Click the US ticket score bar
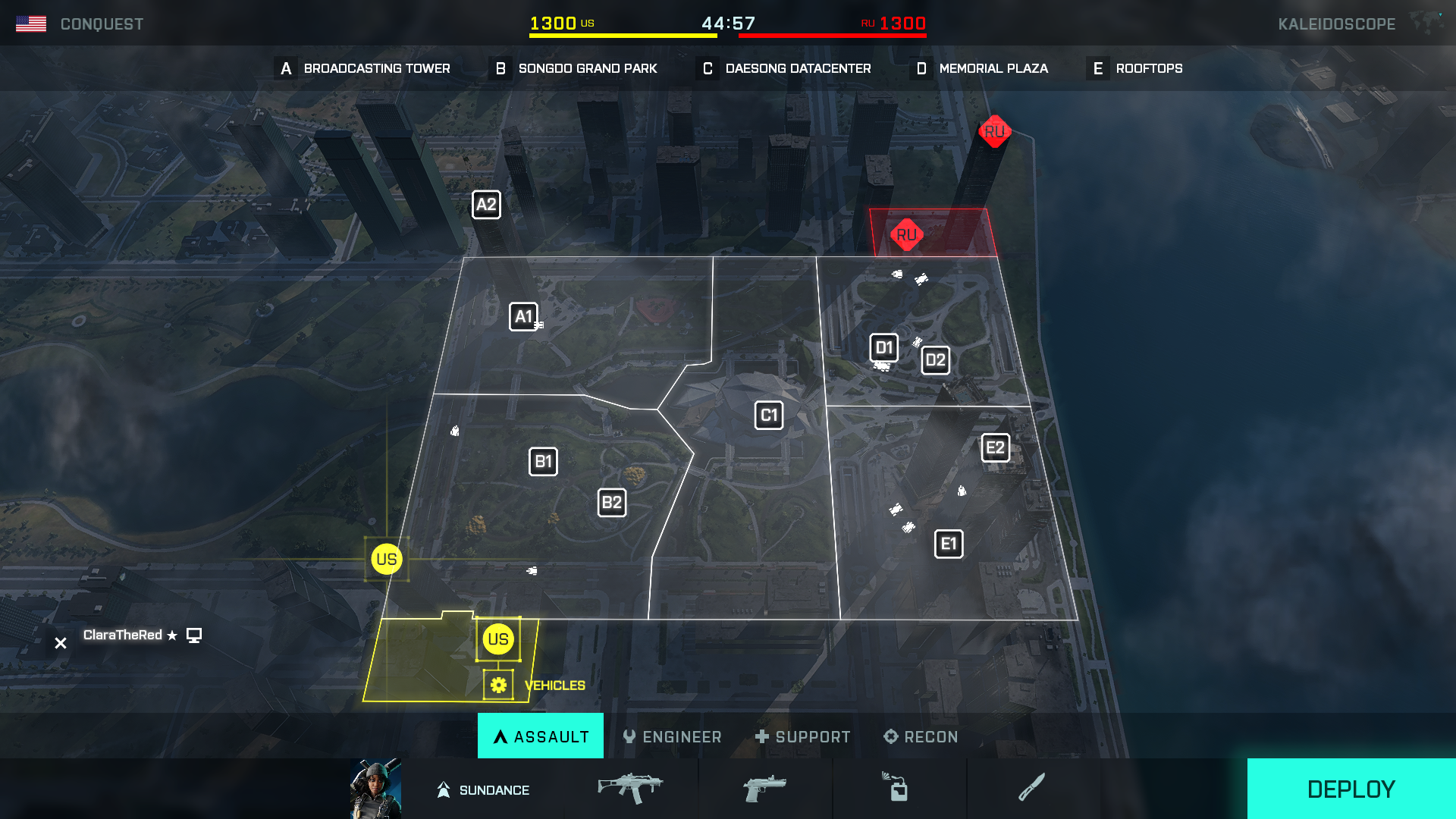Image resolution: width=1456 pixels, height=819 pixels. [x=622, y=34]
